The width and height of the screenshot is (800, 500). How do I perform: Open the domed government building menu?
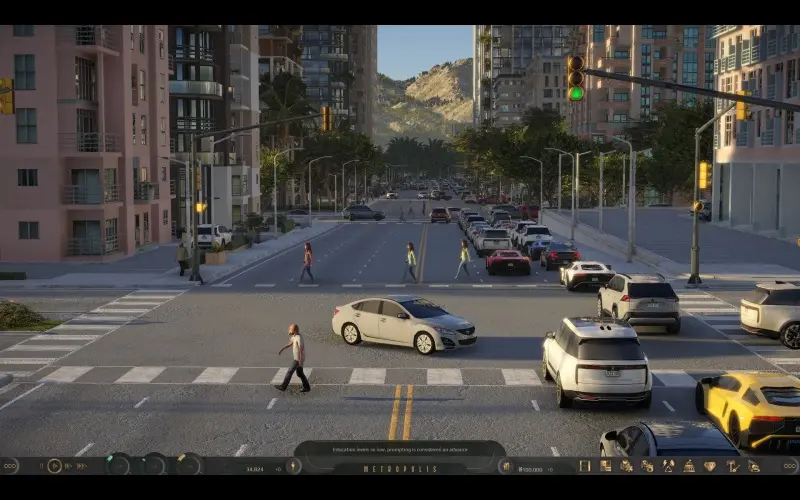[x=689, y=466]
